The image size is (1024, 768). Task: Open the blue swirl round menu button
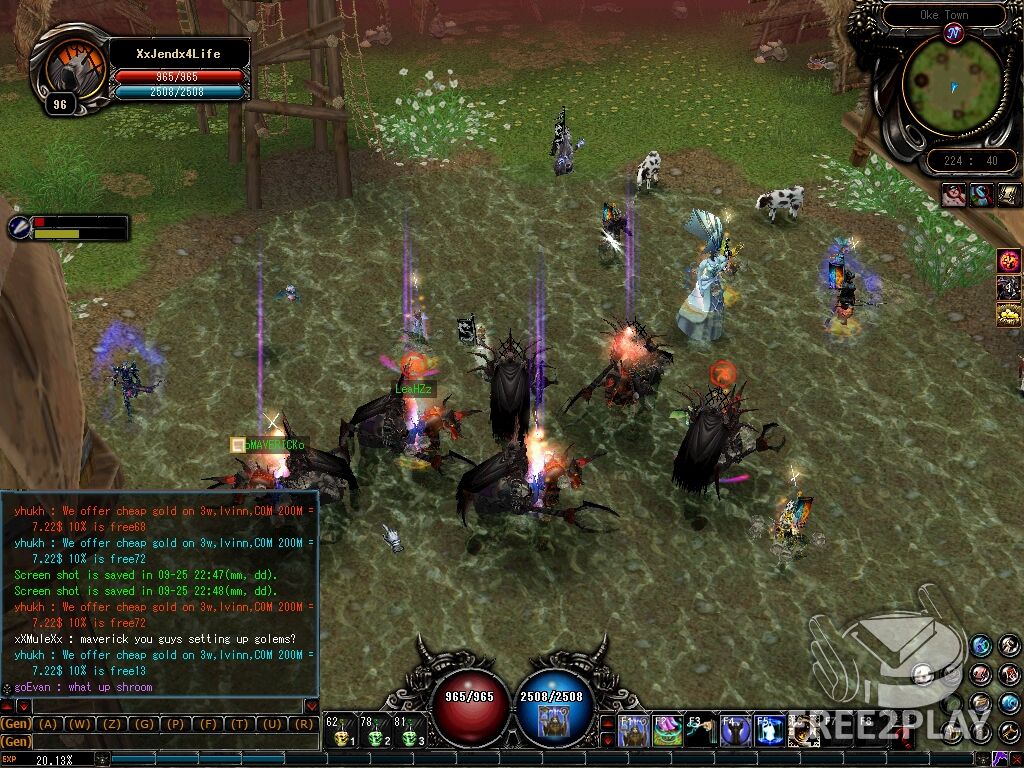click(981, 645)
